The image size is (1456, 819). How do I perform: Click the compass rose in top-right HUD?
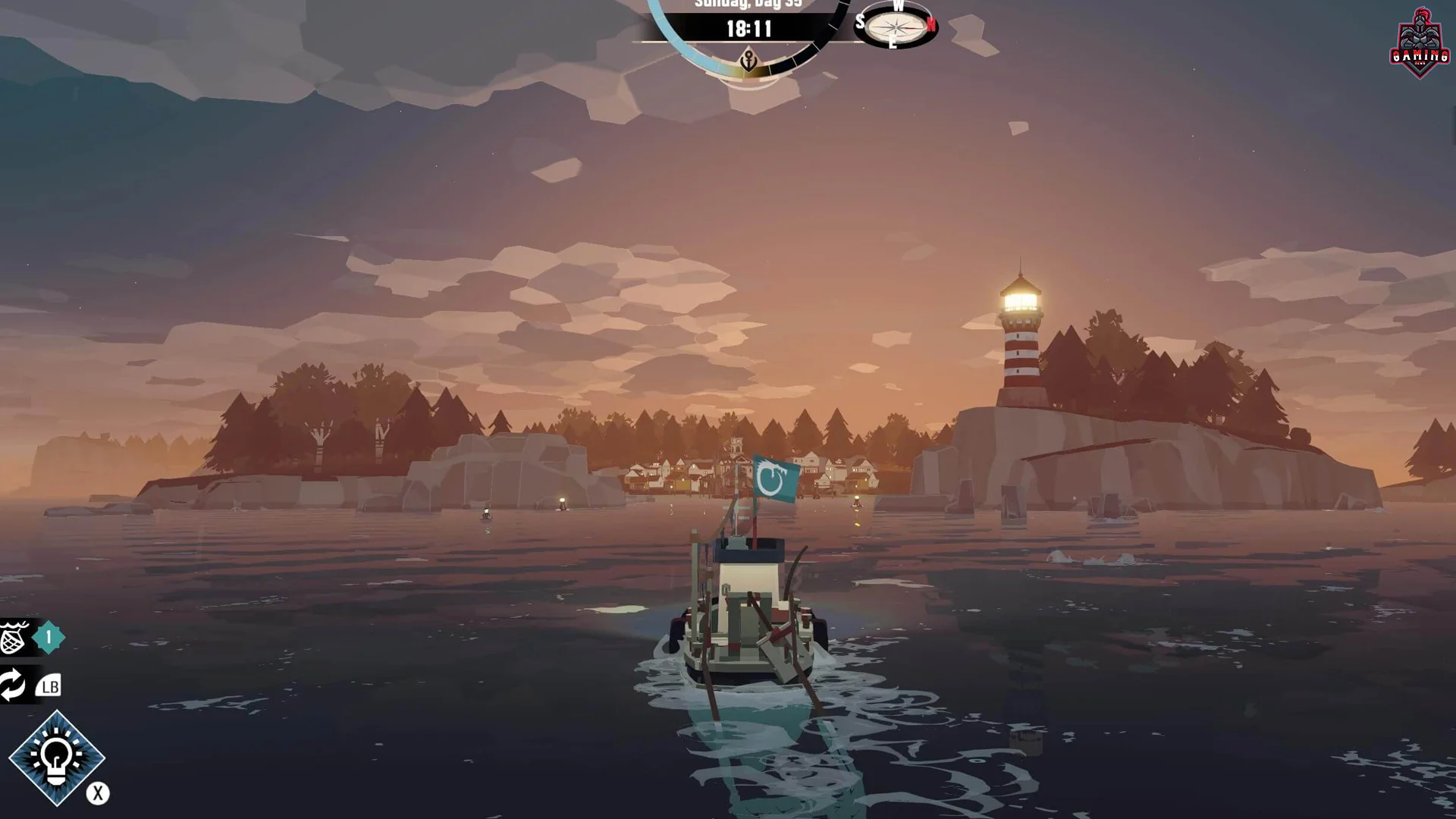[895, 27]
